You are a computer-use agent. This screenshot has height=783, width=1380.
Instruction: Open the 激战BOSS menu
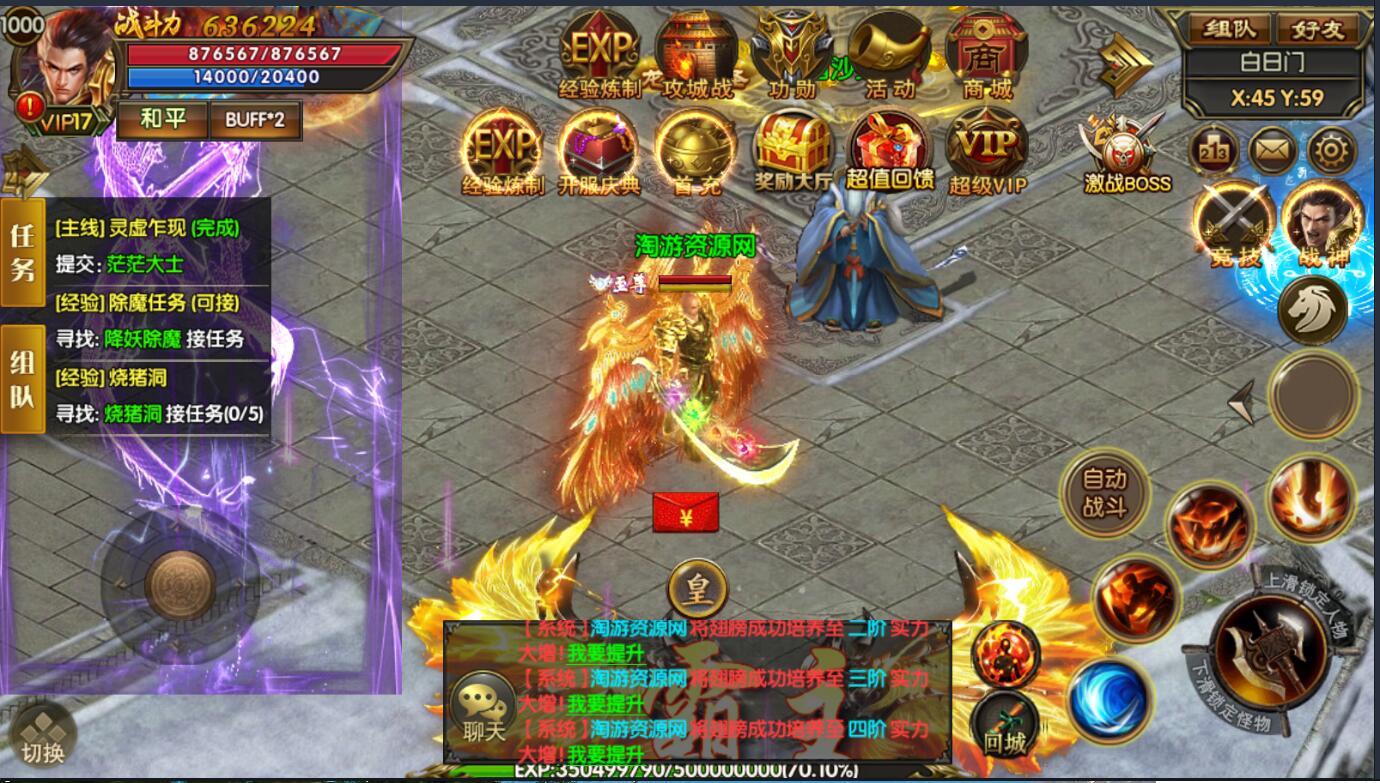[1127, 152]
